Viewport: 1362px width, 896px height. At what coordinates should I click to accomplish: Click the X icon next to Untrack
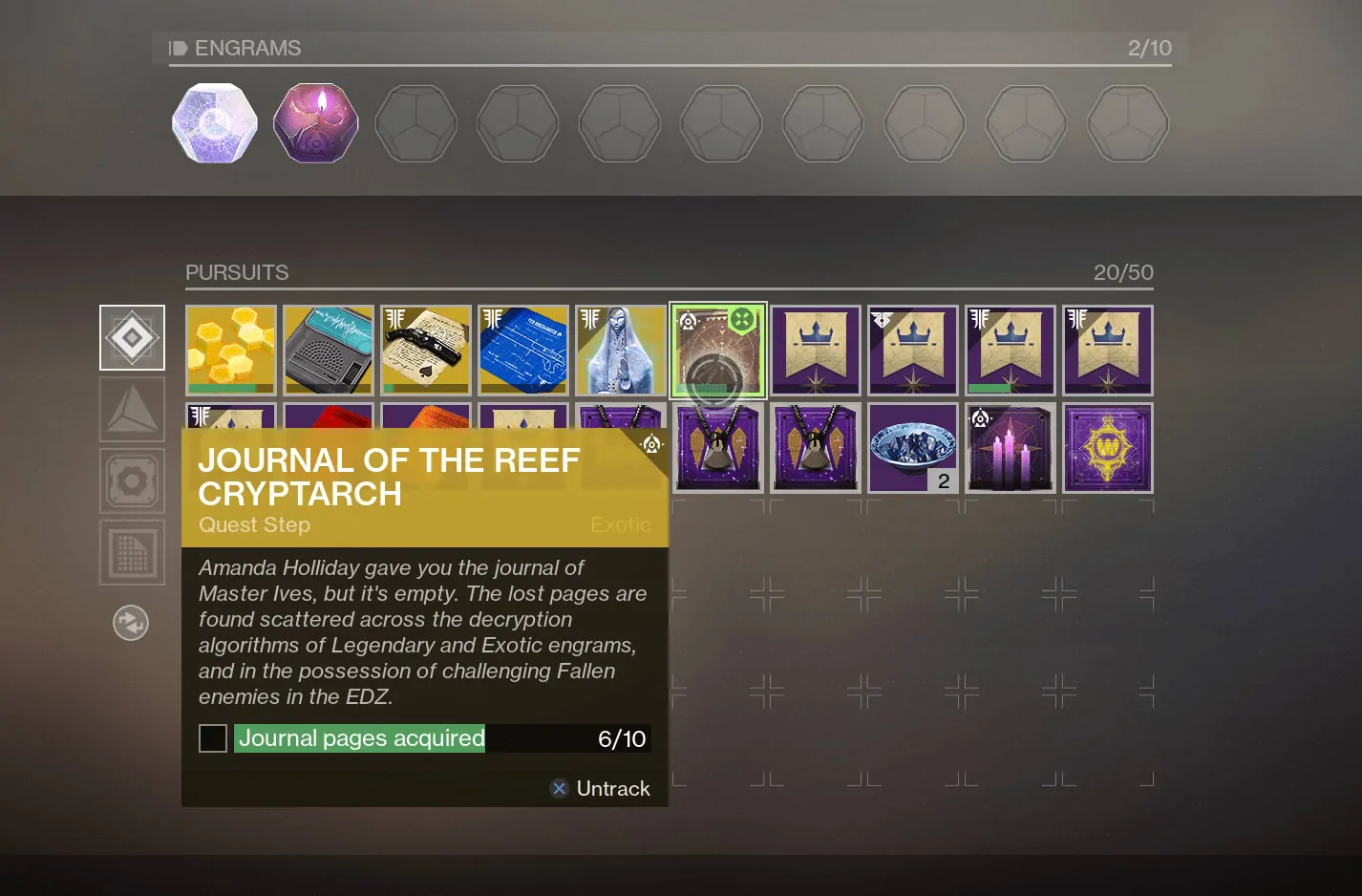pos(559,788)
